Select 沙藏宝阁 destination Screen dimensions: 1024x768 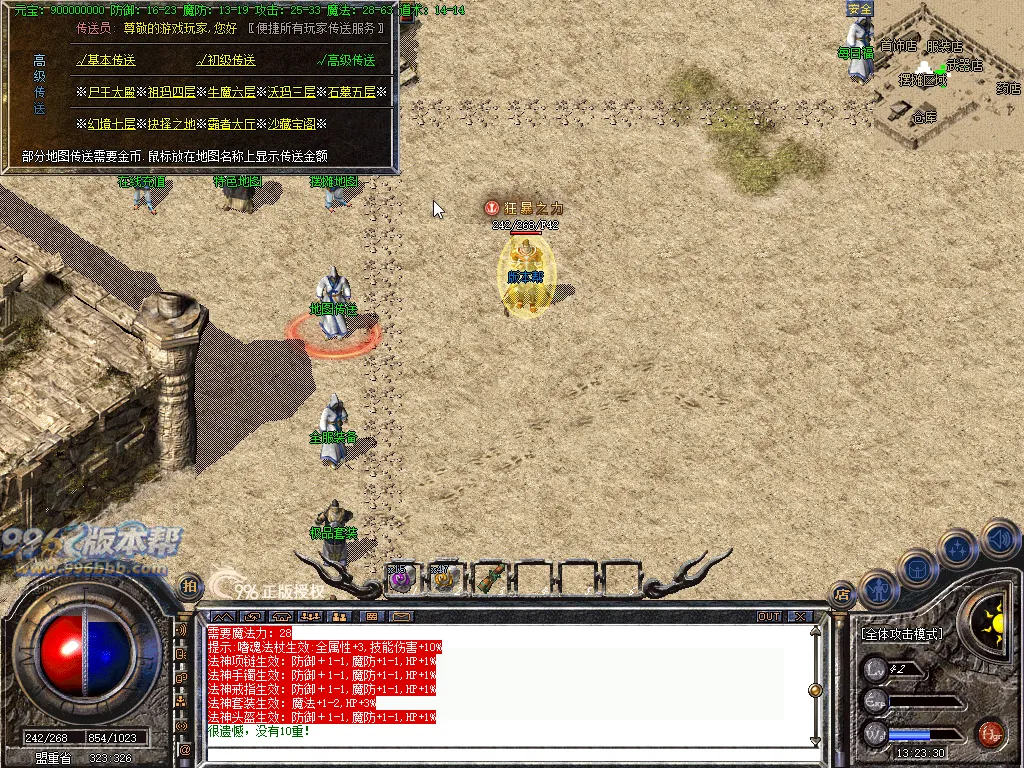(291, 124)
